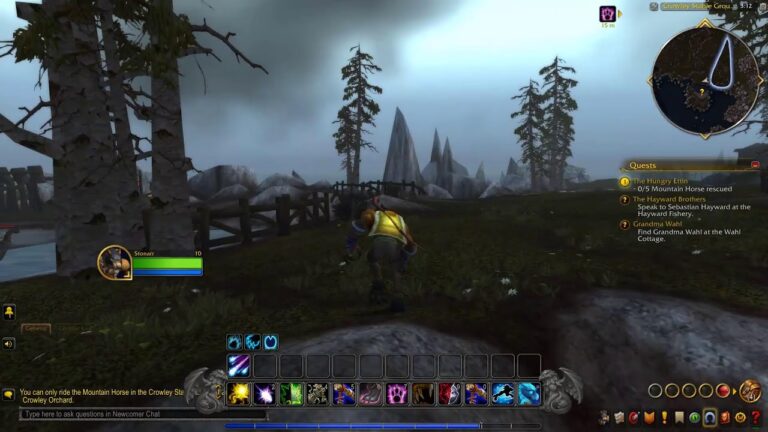Type in the Newcomer Chat input box
This screenshot has width=768, height=432.
click(x=140, y=414)
